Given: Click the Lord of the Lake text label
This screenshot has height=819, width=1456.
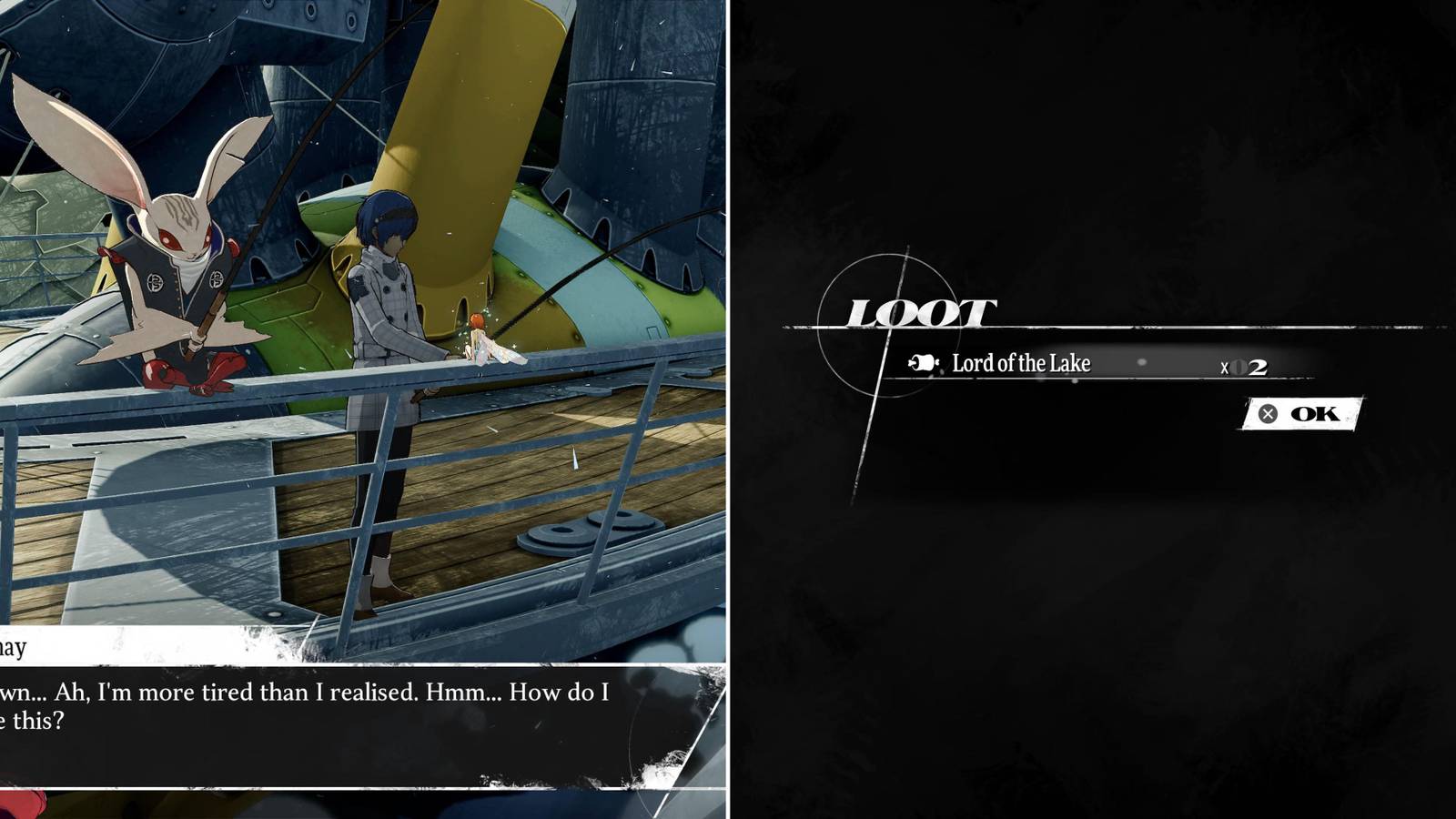Looking at the screenshot, I should [1021, 362].
